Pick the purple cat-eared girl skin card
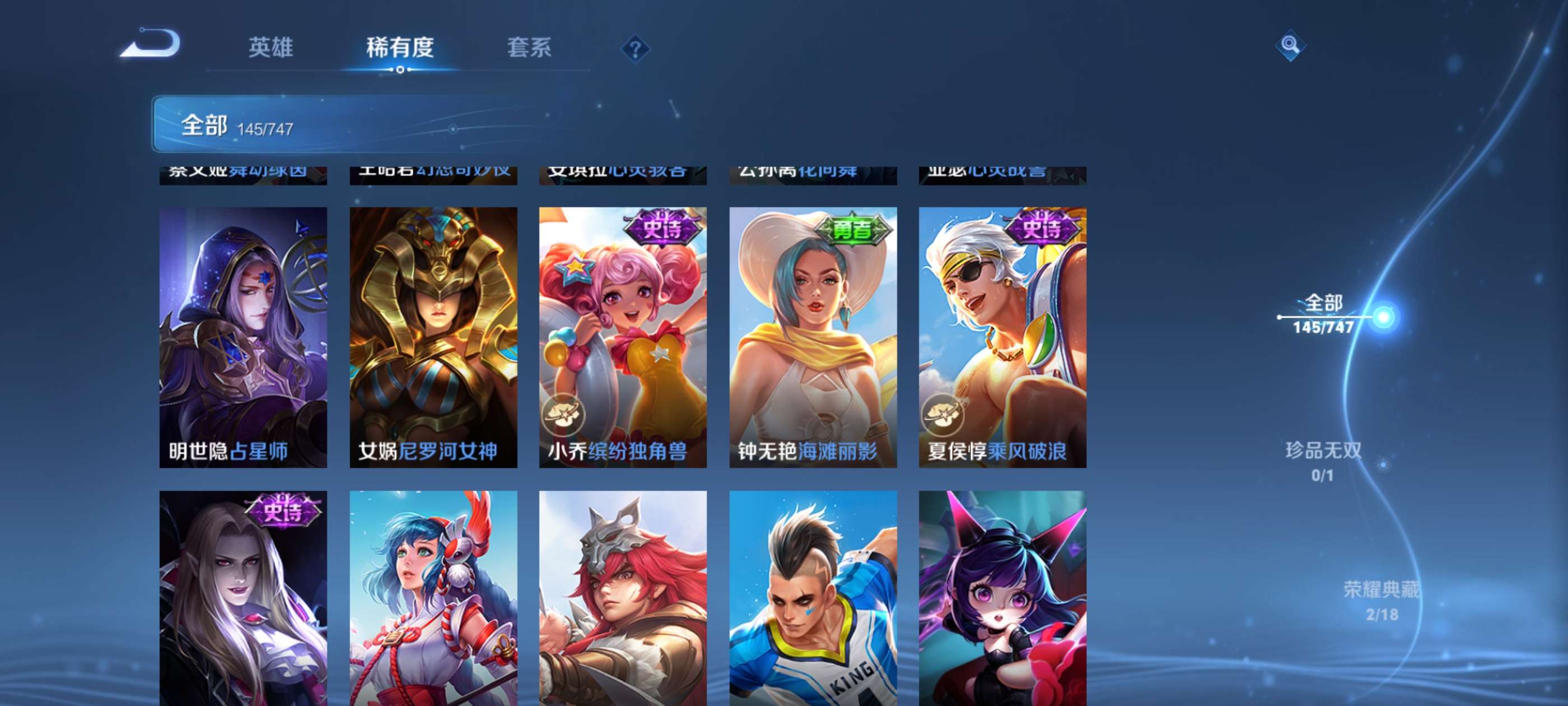This screenshot has width=1568, height=706. point(1002,597)
